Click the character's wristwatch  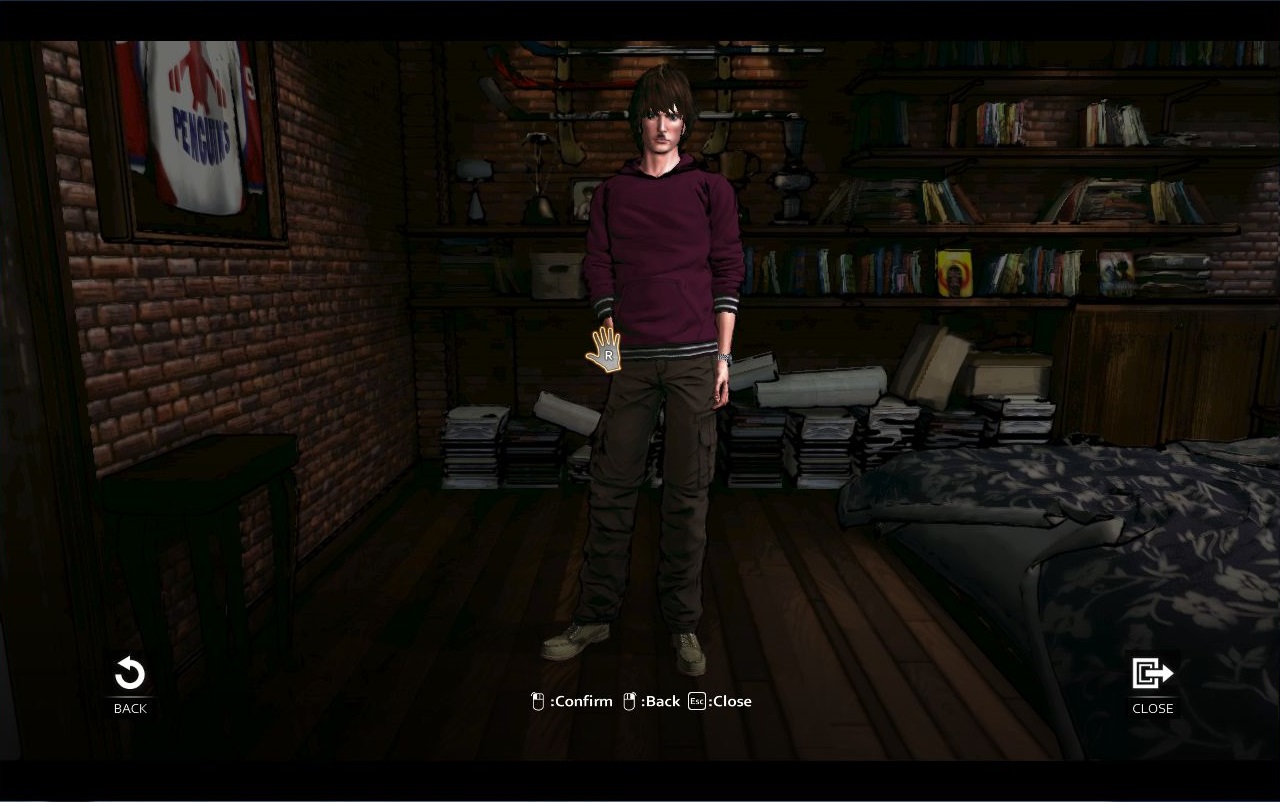click(722, 356)
